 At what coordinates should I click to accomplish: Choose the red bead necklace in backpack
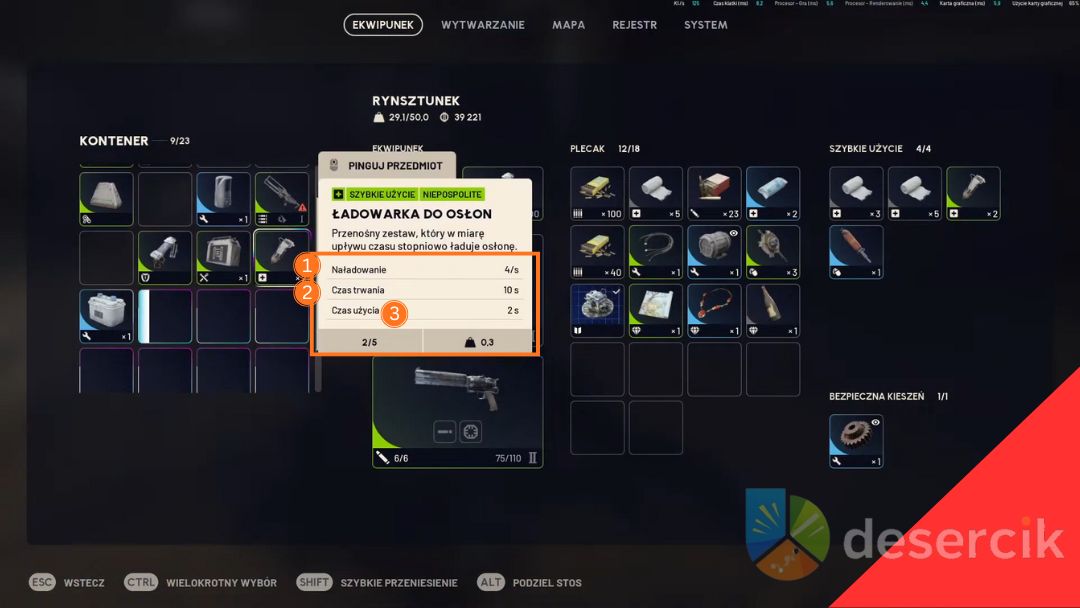(x=714, y=310)
